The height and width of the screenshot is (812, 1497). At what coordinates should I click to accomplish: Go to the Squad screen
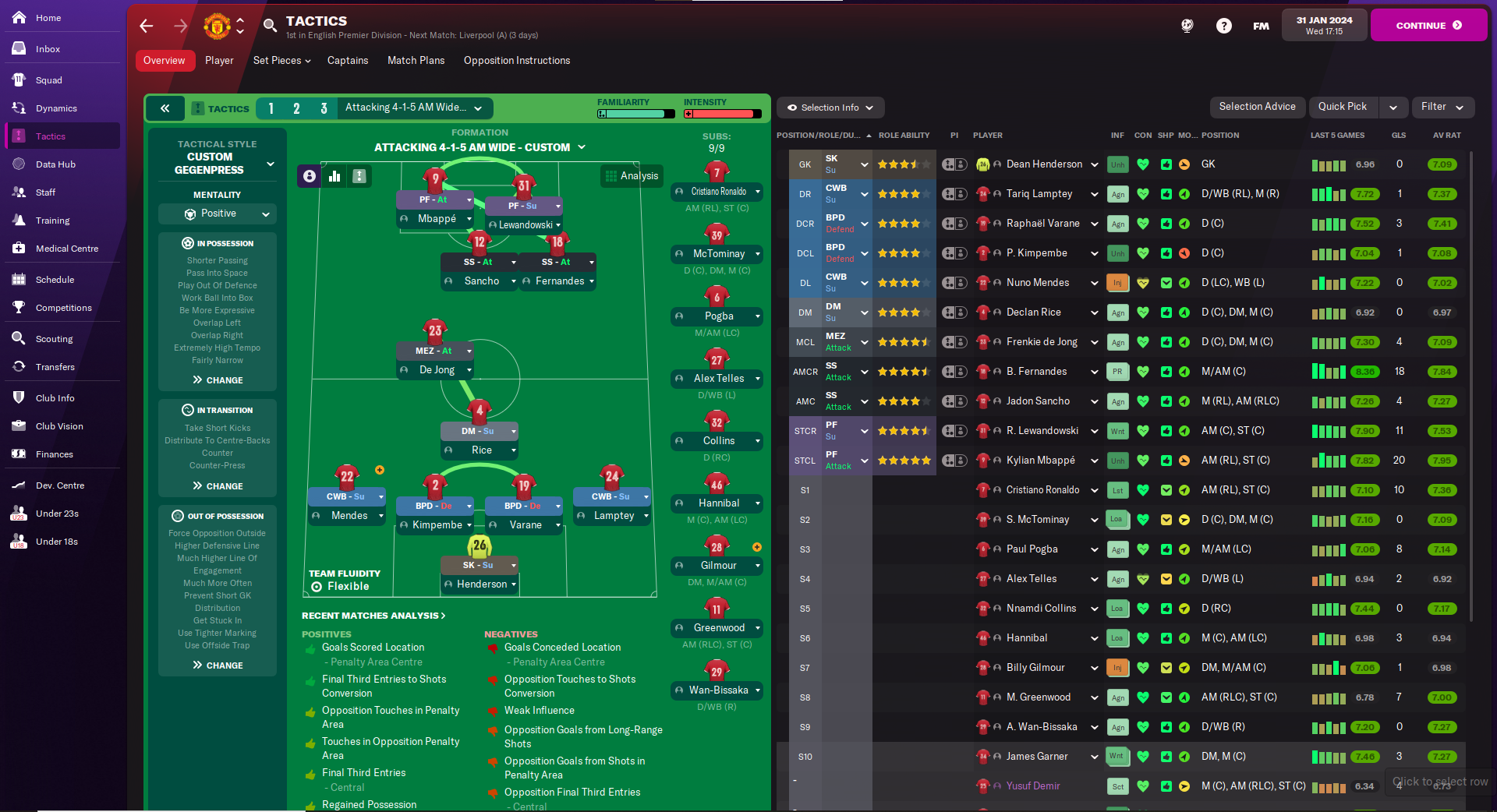(48, 80)
